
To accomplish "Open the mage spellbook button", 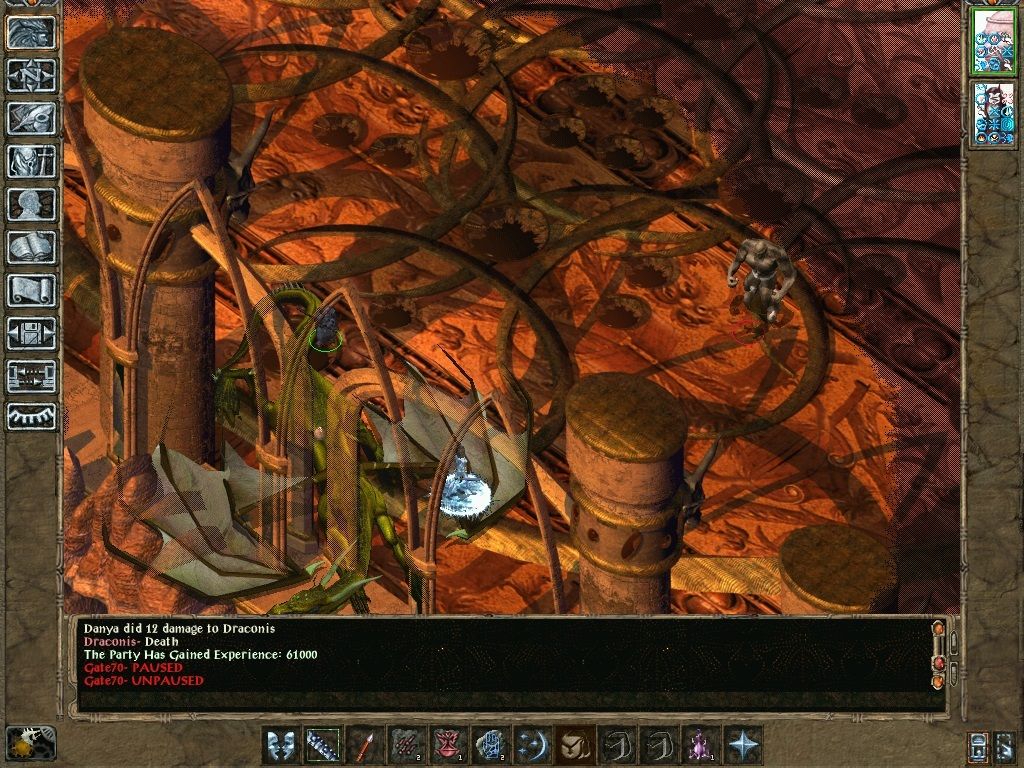I will click(31, 247).
